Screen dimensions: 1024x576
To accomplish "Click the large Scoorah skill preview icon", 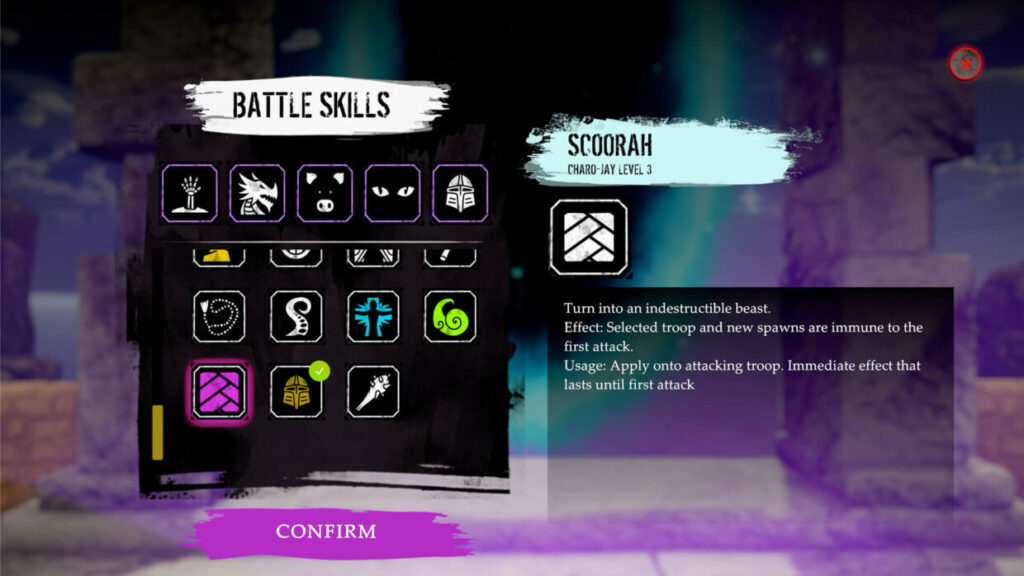I will pos(589,238).
